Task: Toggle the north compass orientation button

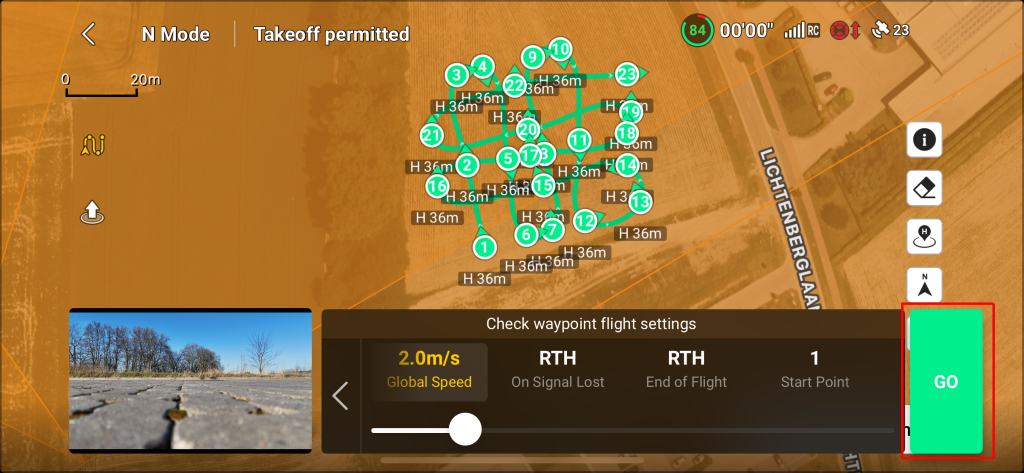Action: click(x=925, y=285)
